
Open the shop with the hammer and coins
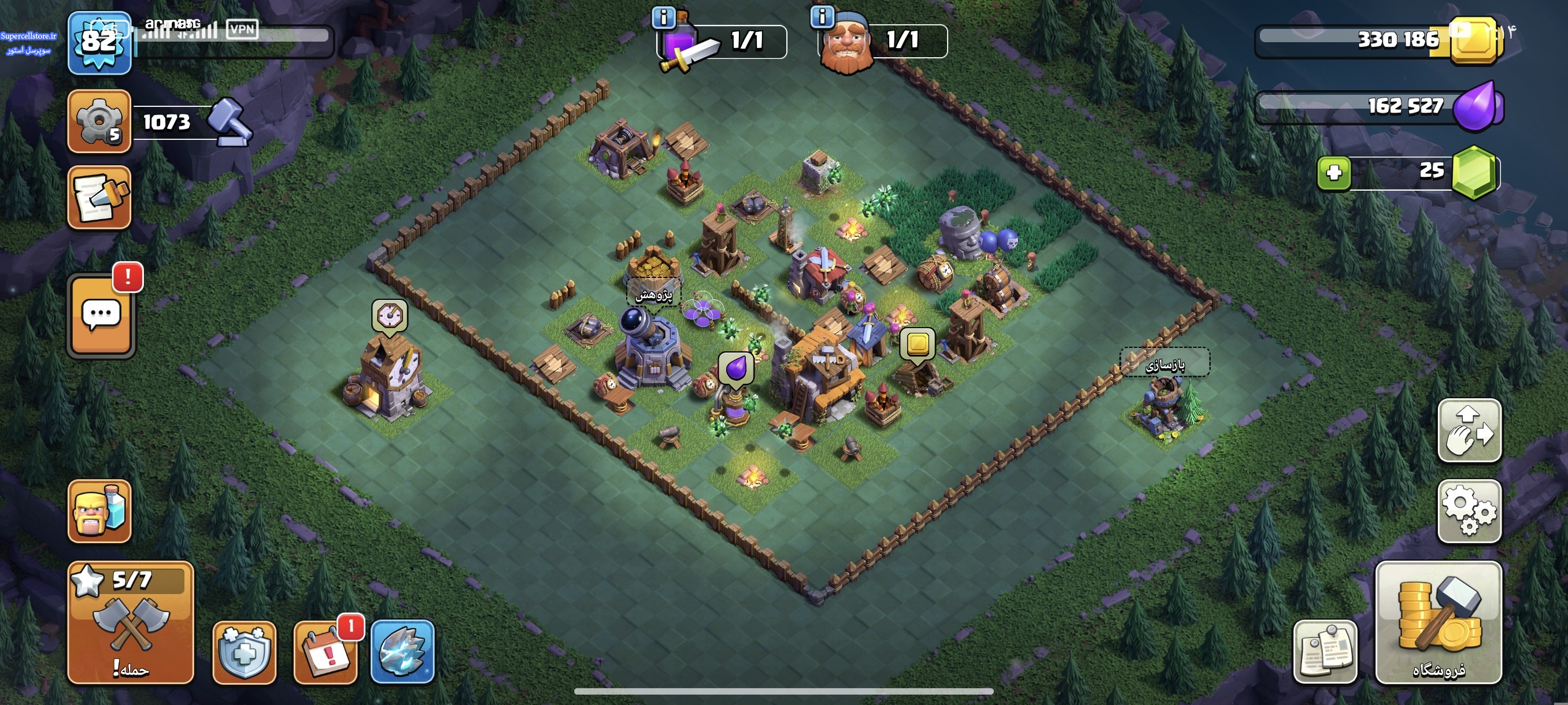click(1438, 622)
